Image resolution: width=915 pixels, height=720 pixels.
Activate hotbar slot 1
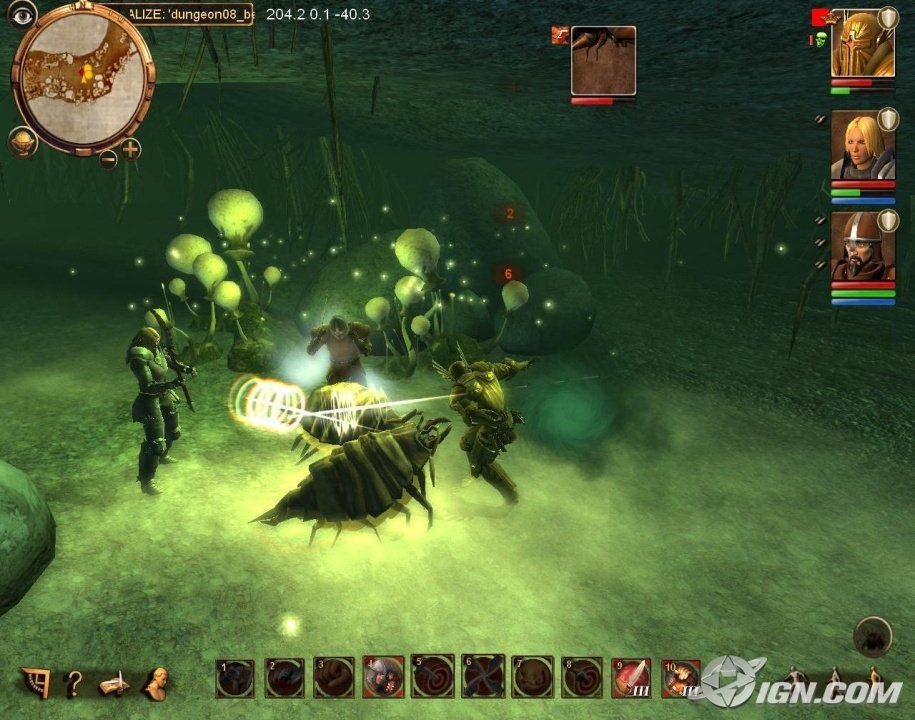[236, 677]
